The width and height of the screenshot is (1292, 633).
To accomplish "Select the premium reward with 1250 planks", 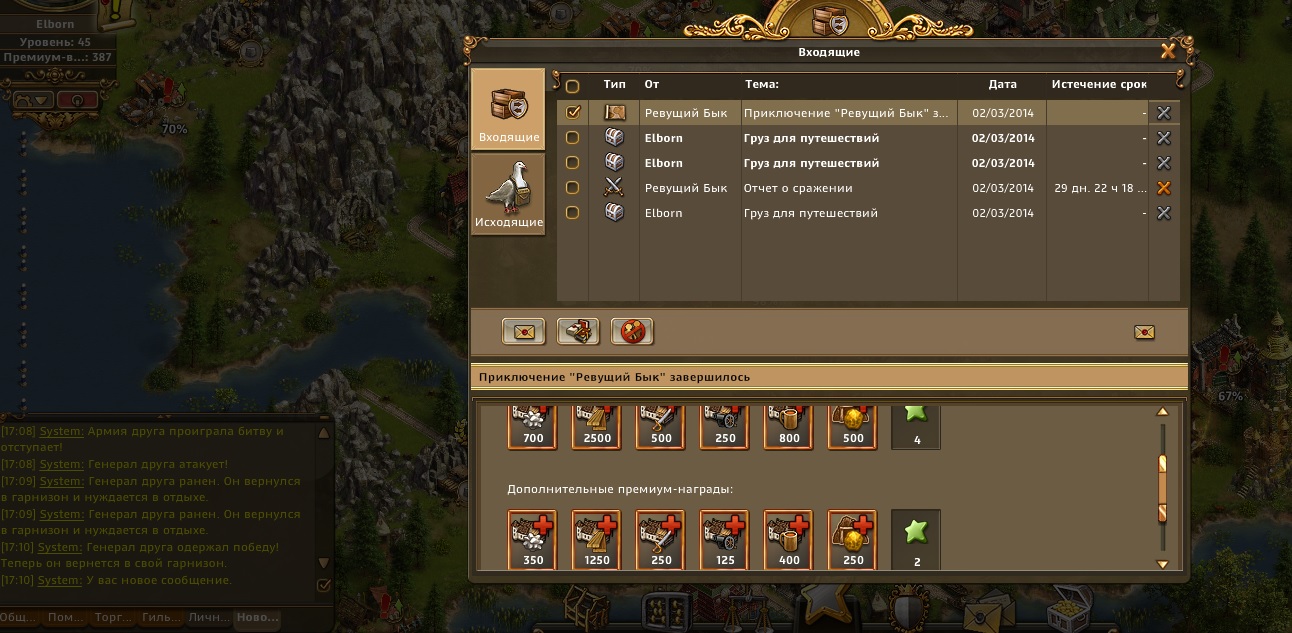I will (x=597, y=539).
